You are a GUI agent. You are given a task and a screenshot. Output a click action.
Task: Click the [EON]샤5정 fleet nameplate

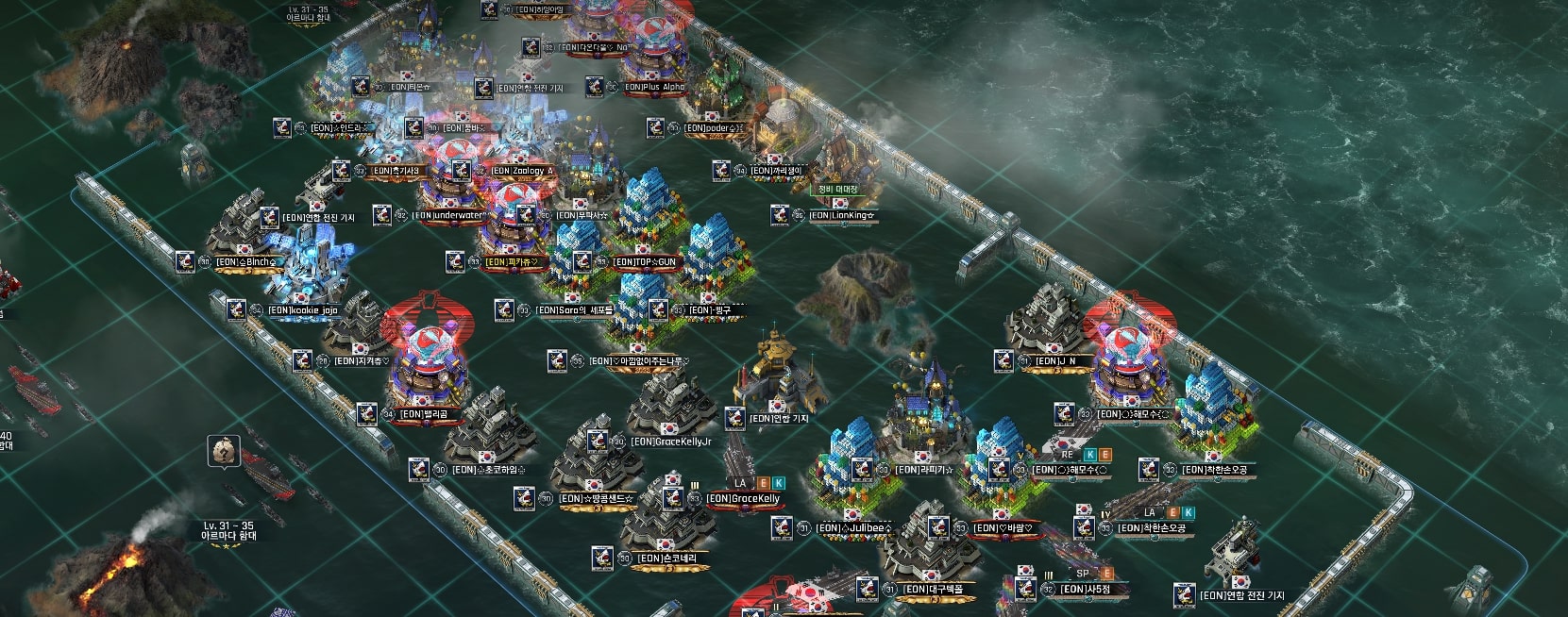(1086, 590)
